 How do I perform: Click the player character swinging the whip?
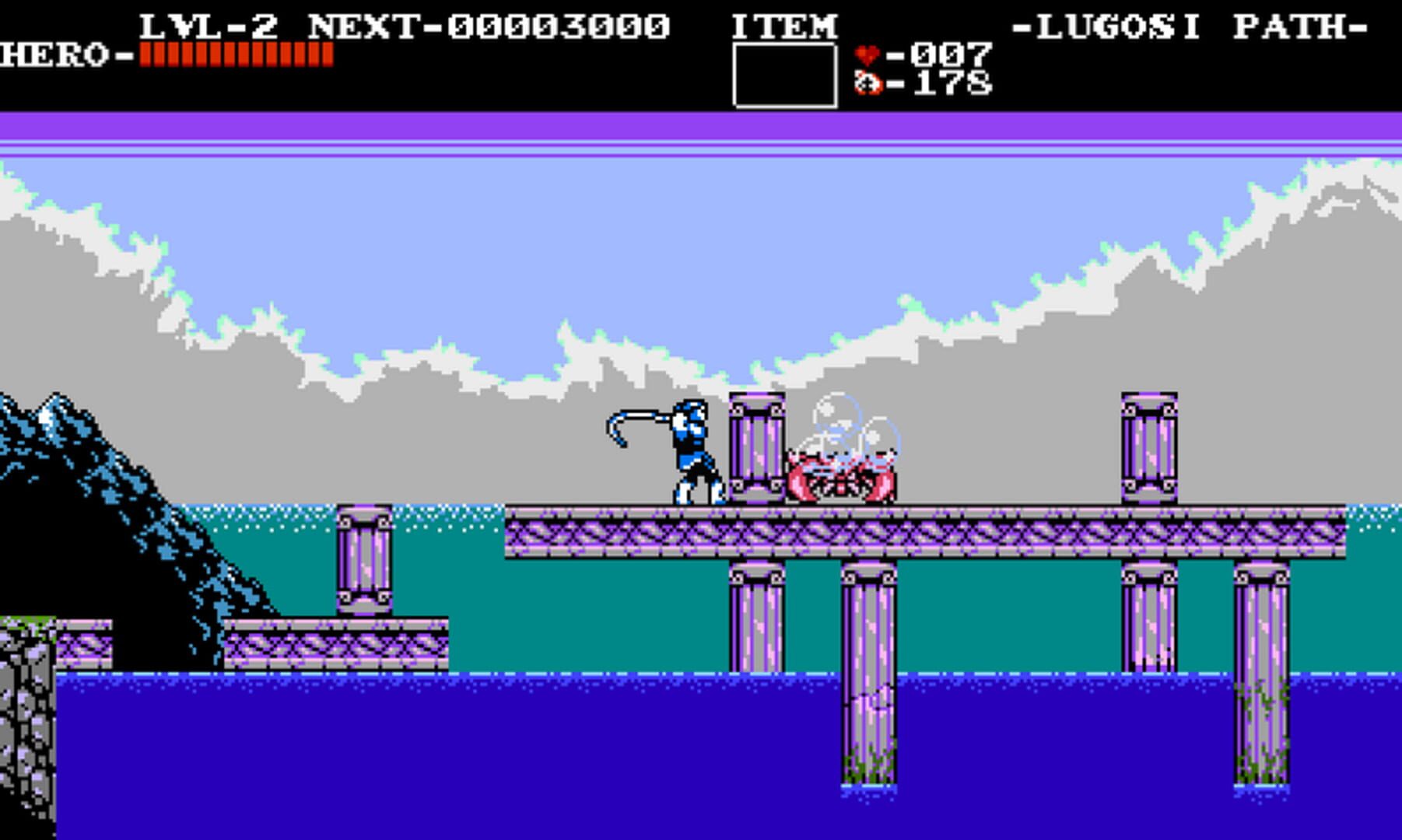(x=692, y=451)
